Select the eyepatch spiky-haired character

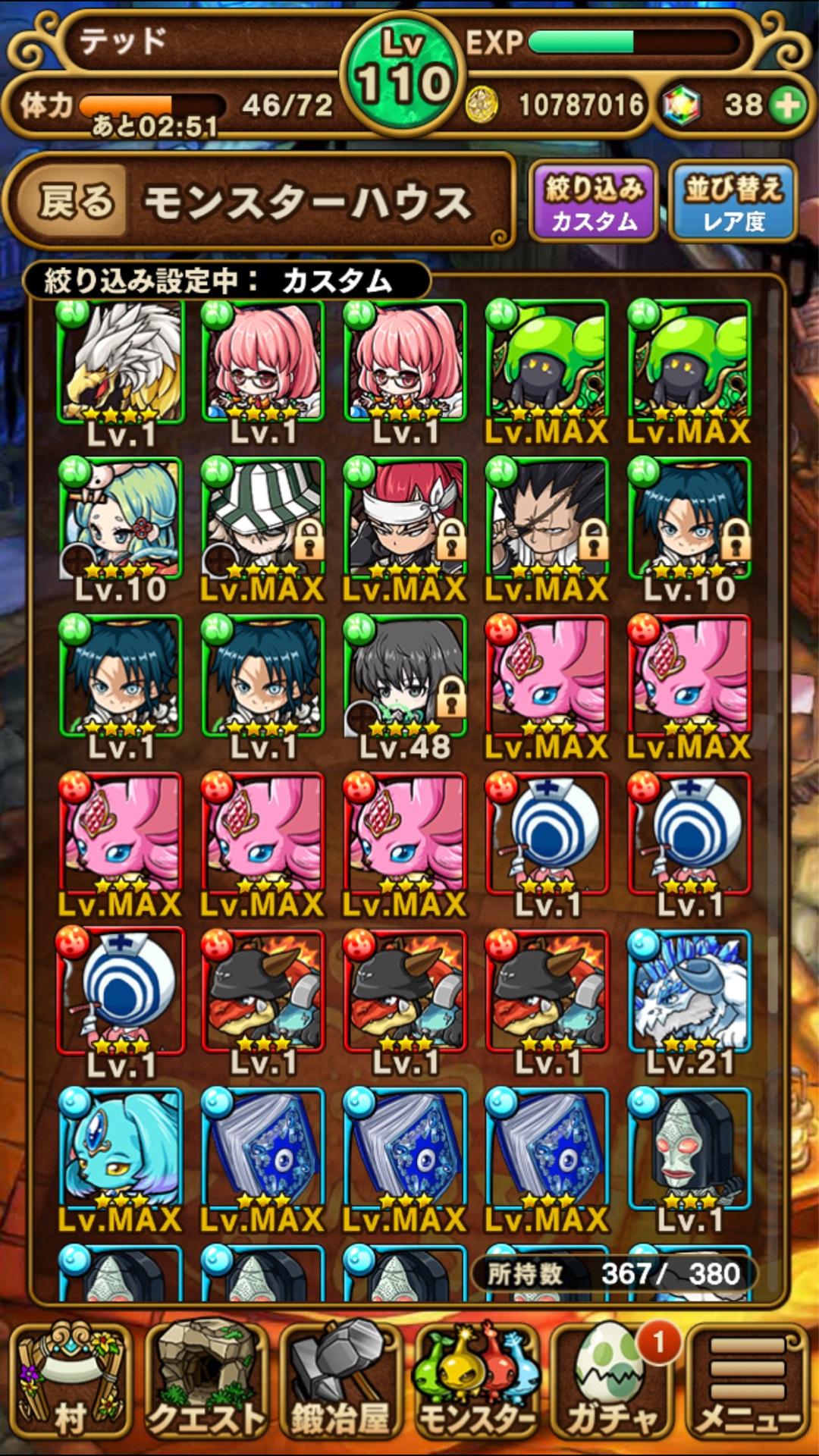pos(547,520)
